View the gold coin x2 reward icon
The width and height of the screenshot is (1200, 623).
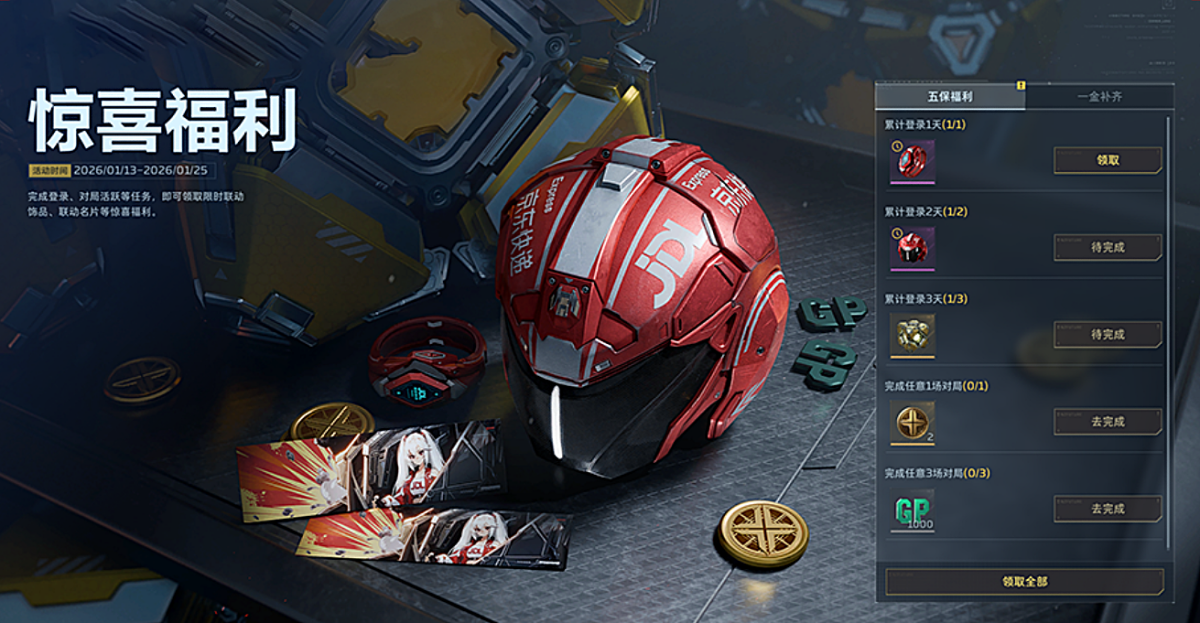(912, 421)
